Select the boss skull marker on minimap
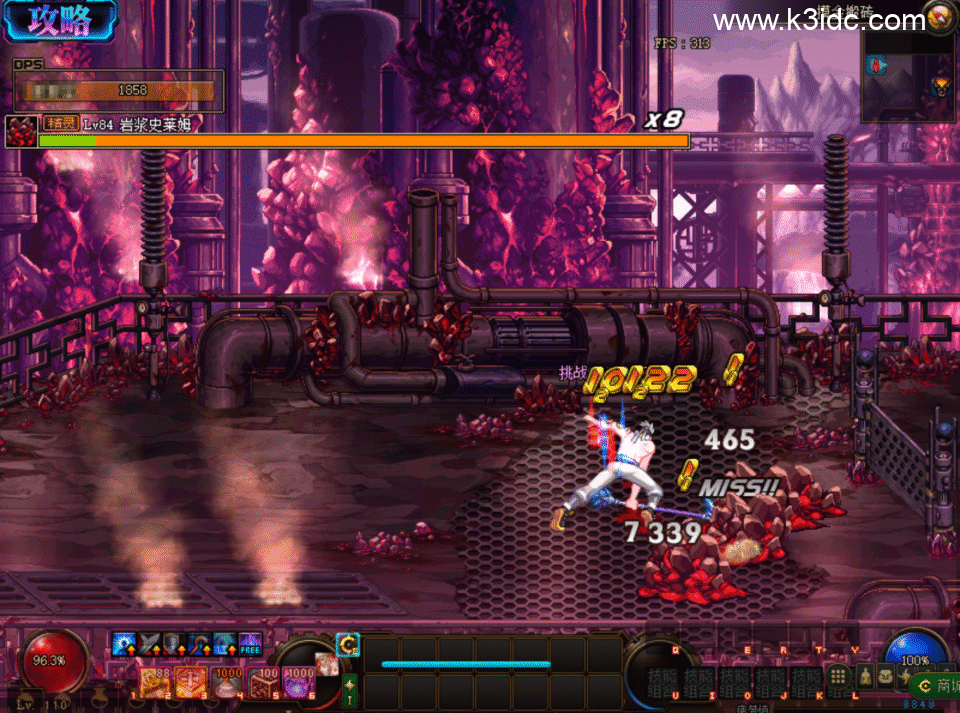960x713 pixels. point(940,87)
